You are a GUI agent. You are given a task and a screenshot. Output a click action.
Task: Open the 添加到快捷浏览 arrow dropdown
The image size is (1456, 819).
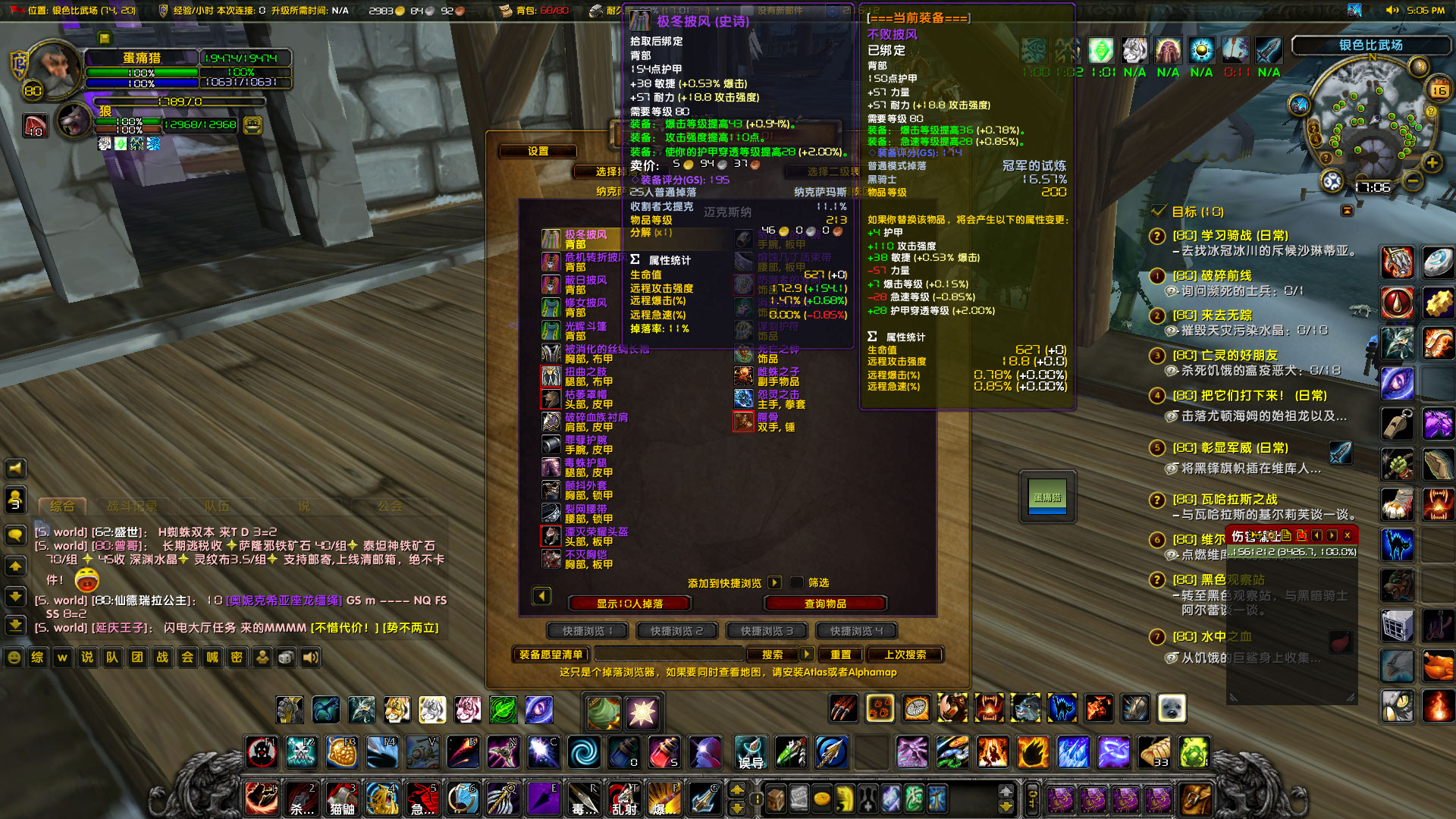[774, 582]
